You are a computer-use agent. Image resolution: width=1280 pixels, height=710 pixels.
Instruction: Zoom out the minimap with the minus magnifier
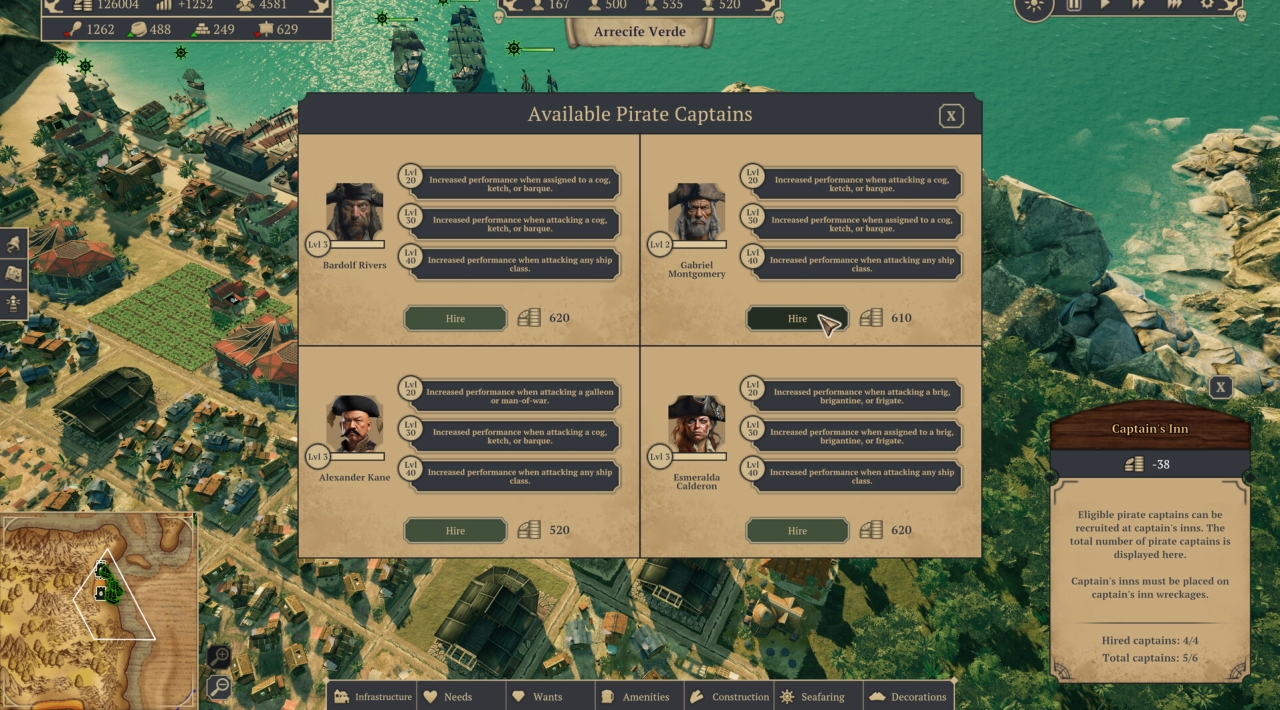pos(219,686)
